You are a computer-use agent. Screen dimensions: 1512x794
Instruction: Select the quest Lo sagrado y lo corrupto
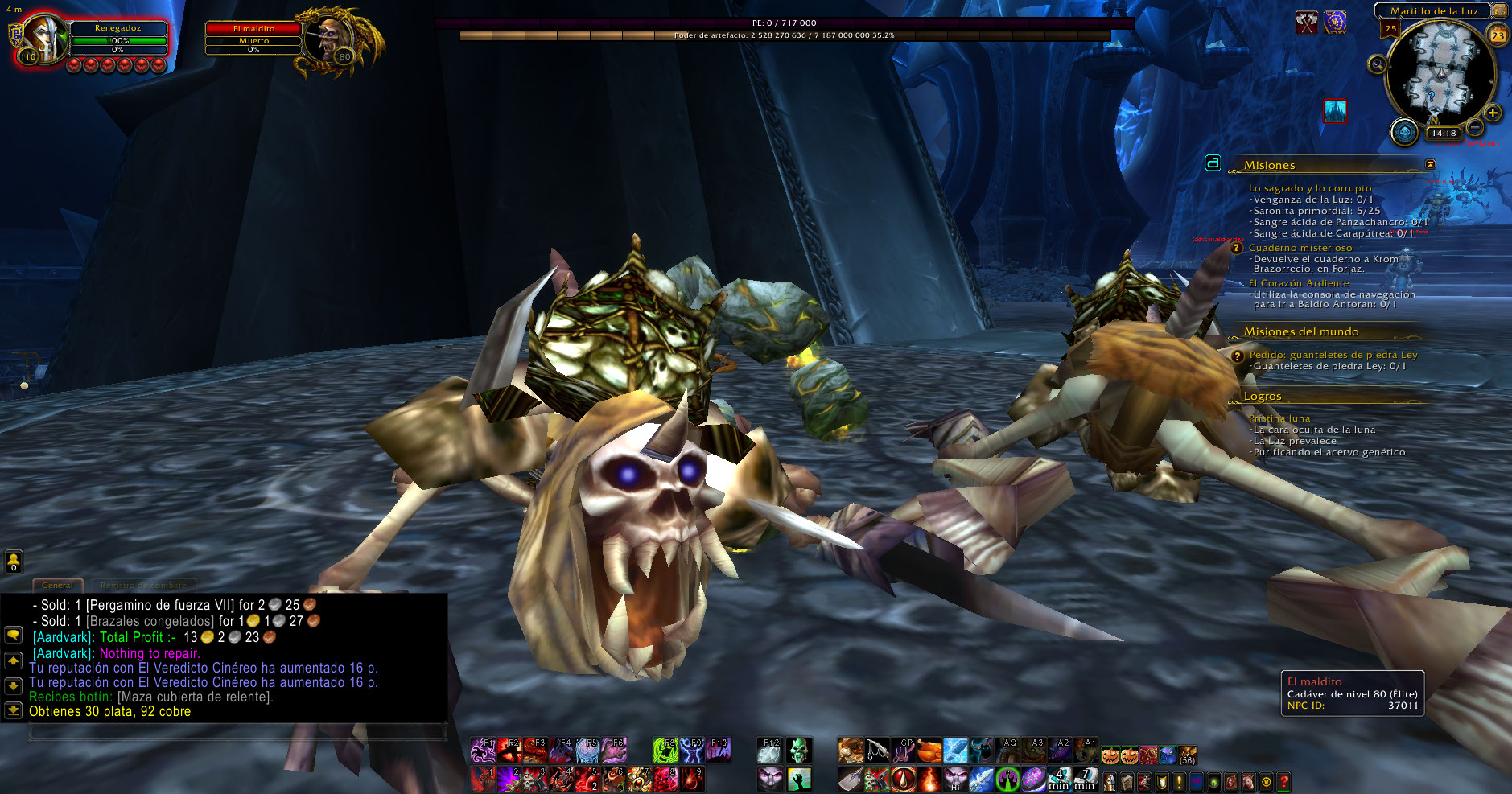click(1309, 188)
